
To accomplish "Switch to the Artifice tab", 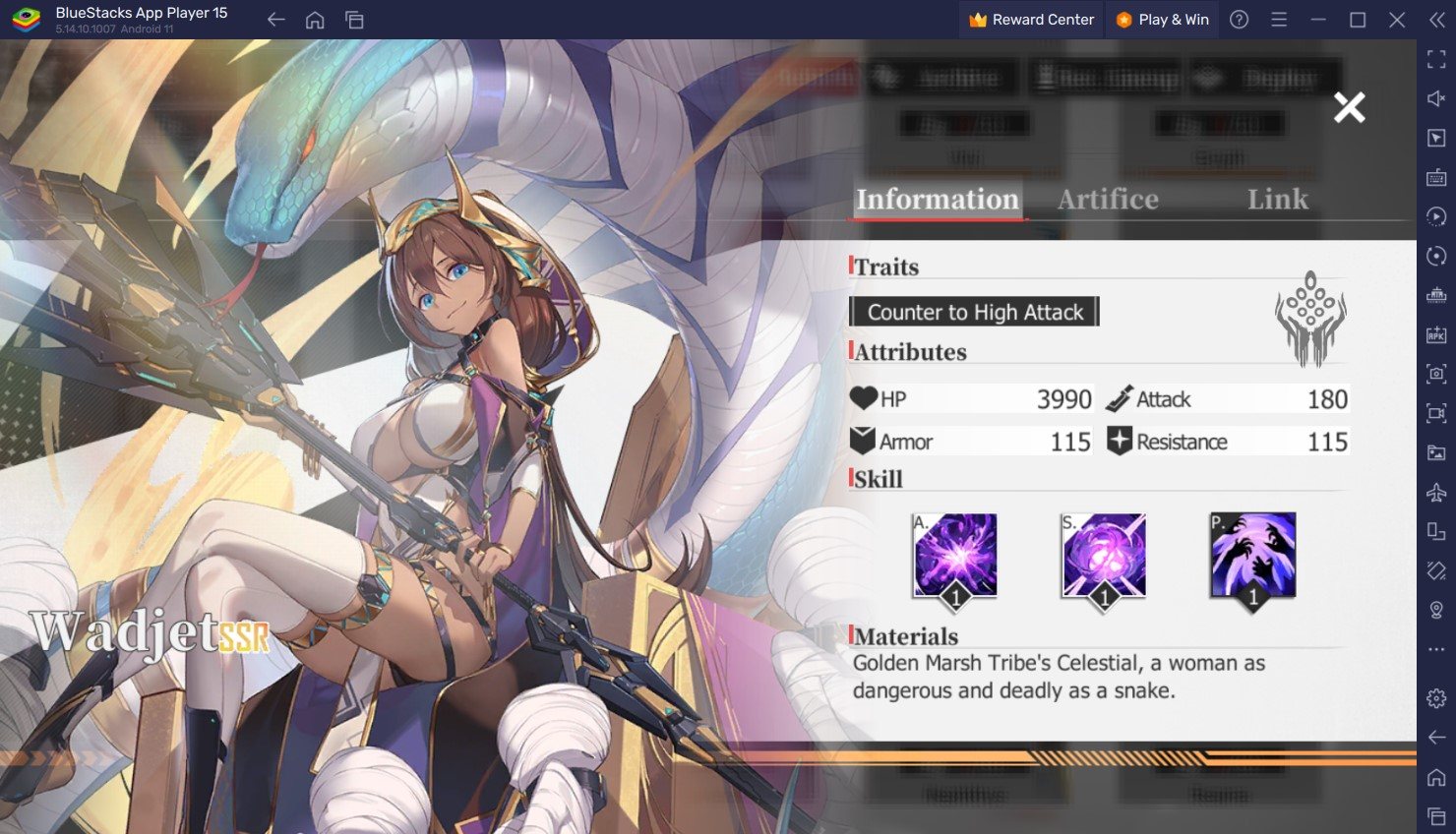I will pyautogui.click(x=1108, y=200).
